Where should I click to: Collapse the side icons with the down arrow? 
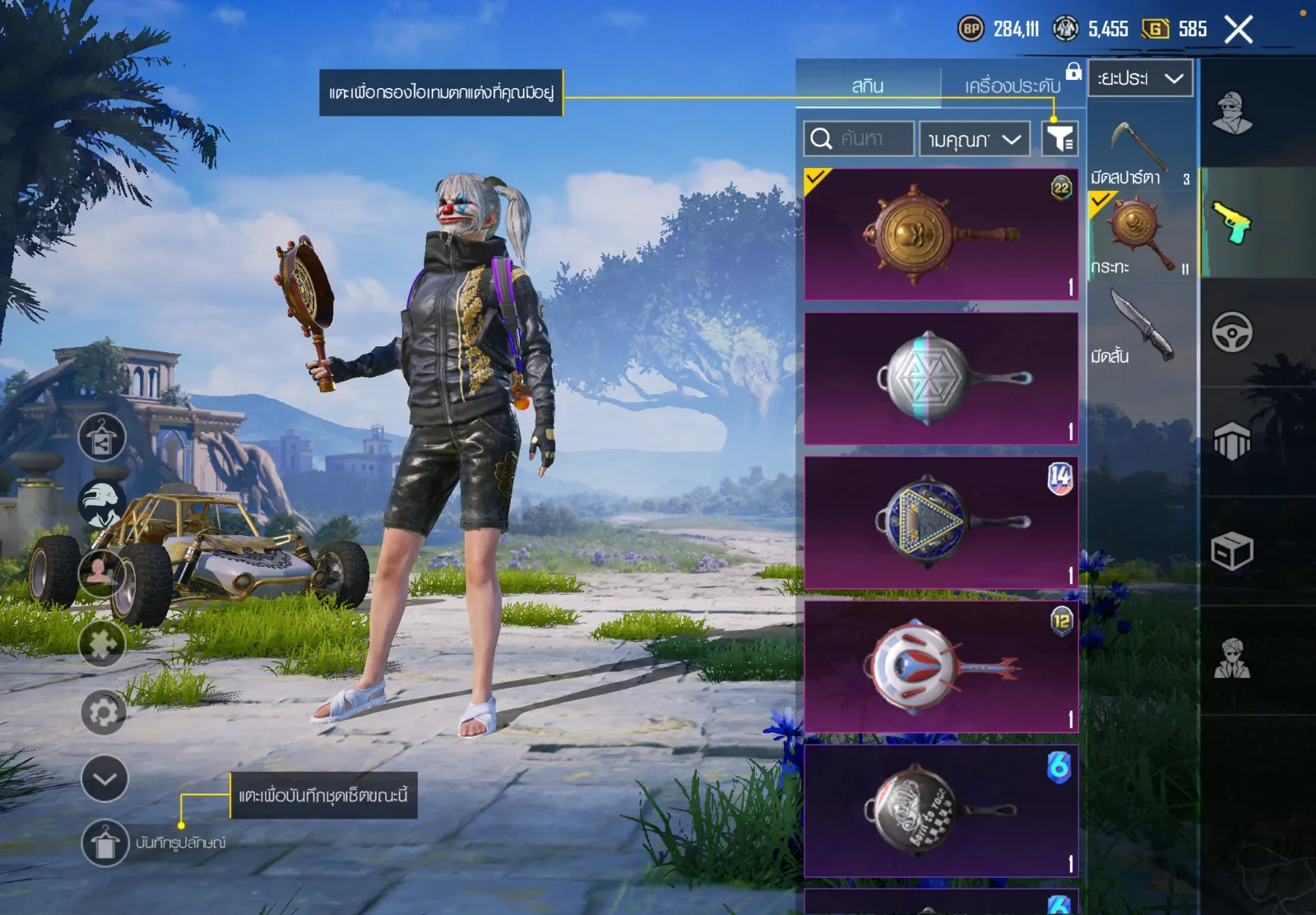click(104, 778)
